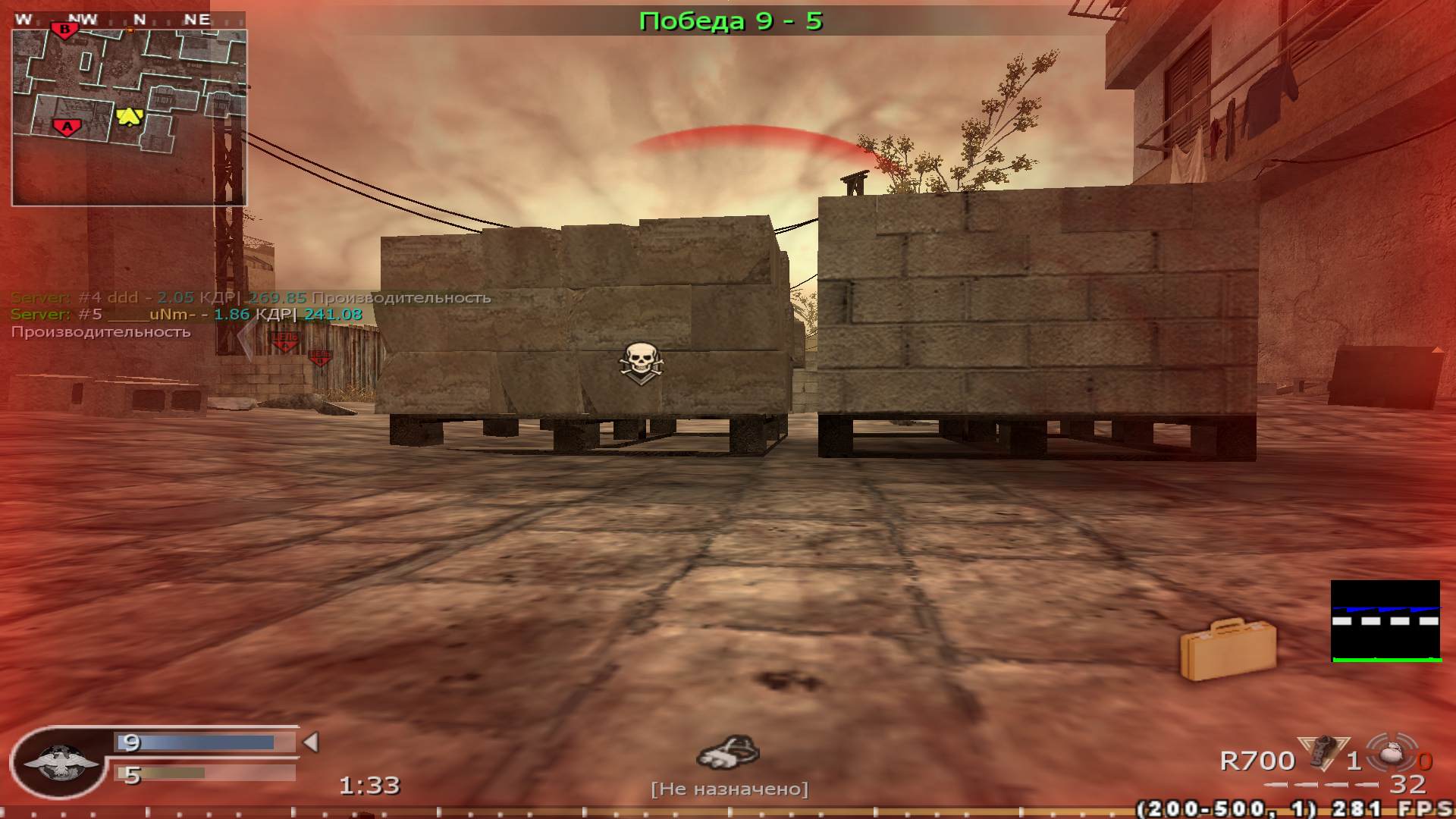Screen dimensions: 1456x819
Task: Click the yellow player arrow on the minimap
Action: click(x=129, y=118)
